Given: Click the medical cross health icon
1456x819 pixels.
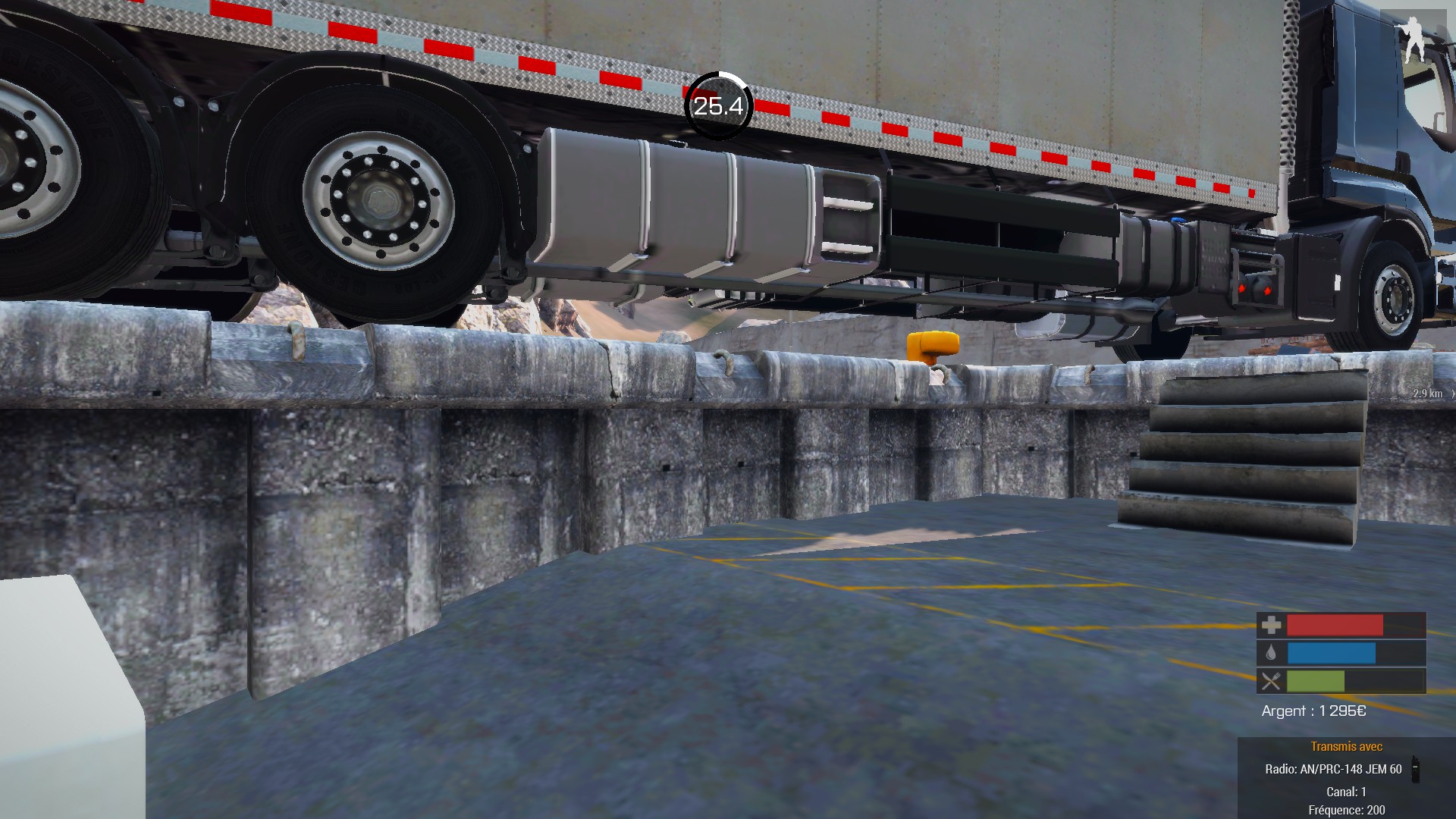Looking at the screenshot, I should [x=1271, y=625].
